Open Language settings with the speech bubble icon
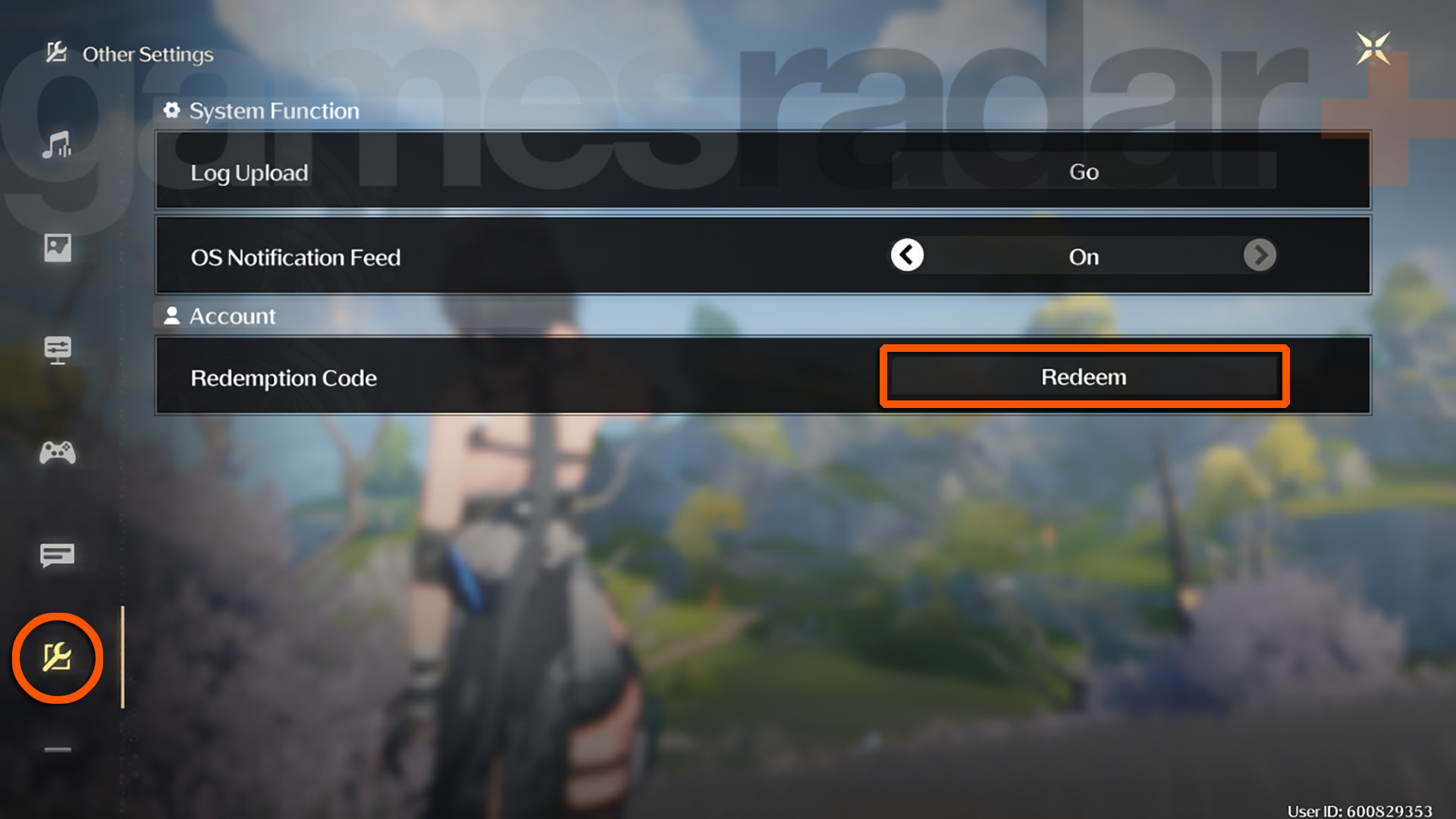The width and height of the screenshot is (1456, 819). click(59, 554)
